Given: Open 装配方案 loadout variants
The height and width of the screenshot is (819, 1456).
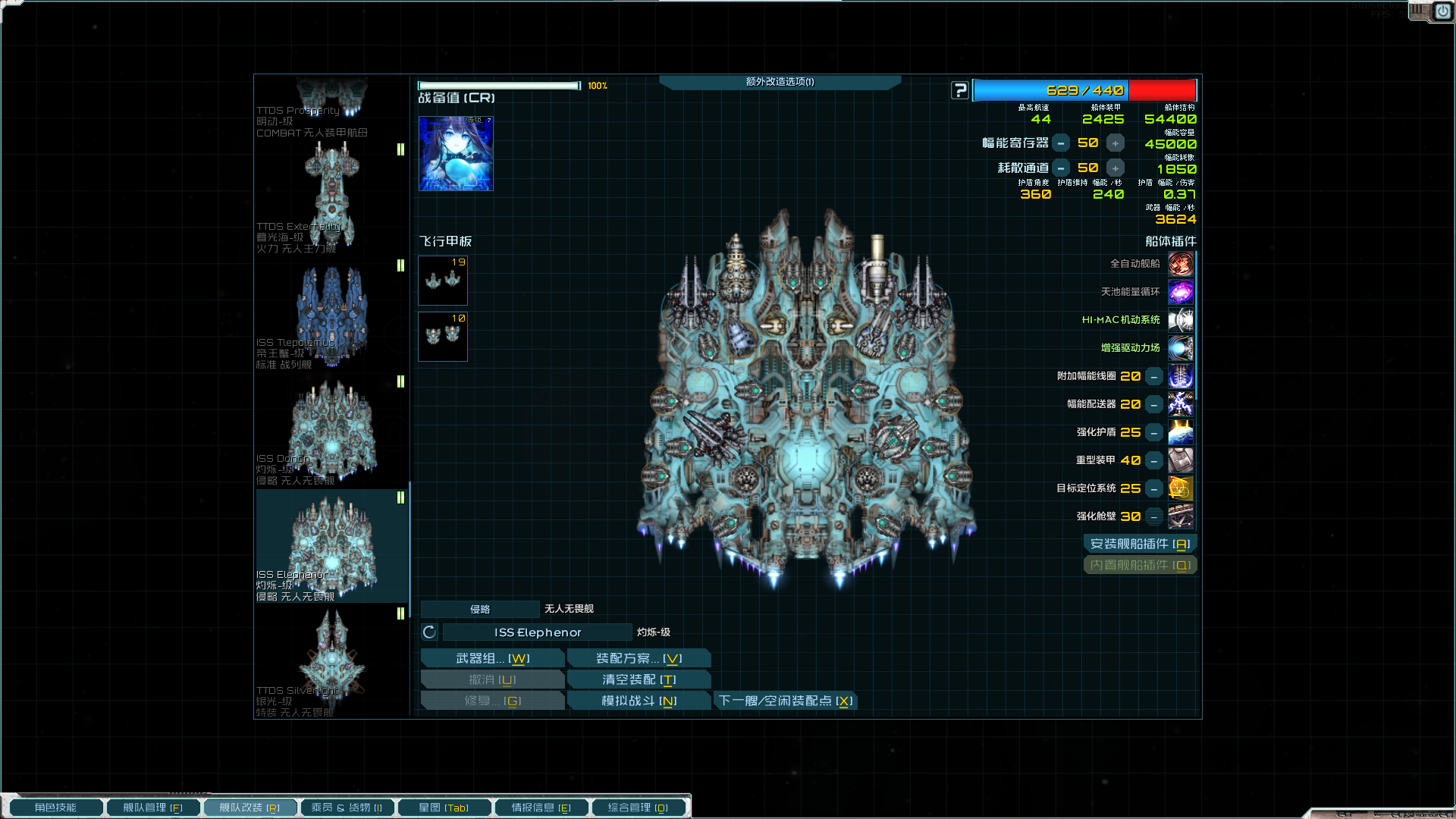Looking at the screenshot, I should (x=639, y=658).
